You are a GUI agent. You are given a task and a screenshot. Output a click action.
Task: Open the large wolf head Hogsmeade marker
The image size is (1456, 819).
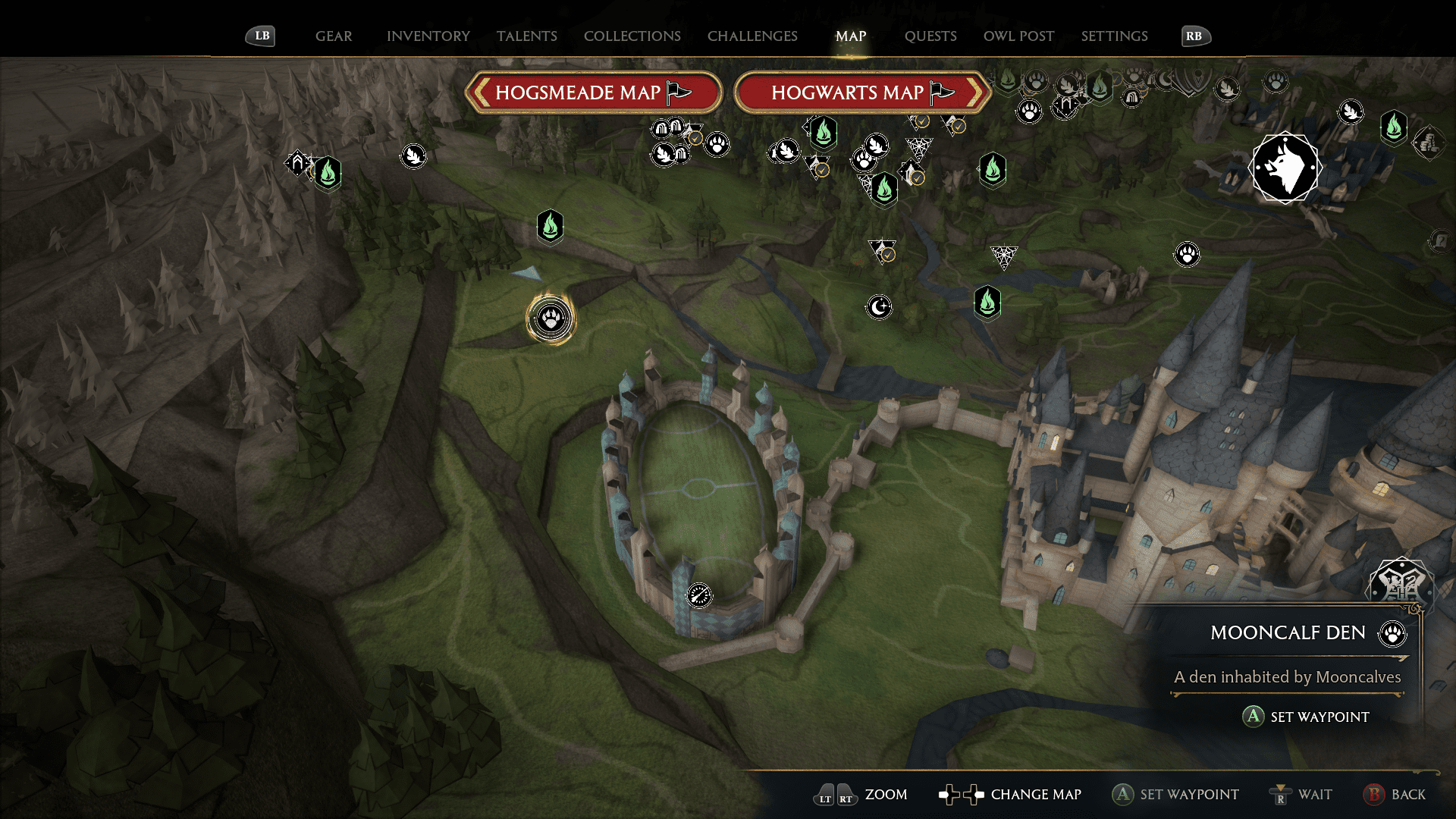point(1285,167)
